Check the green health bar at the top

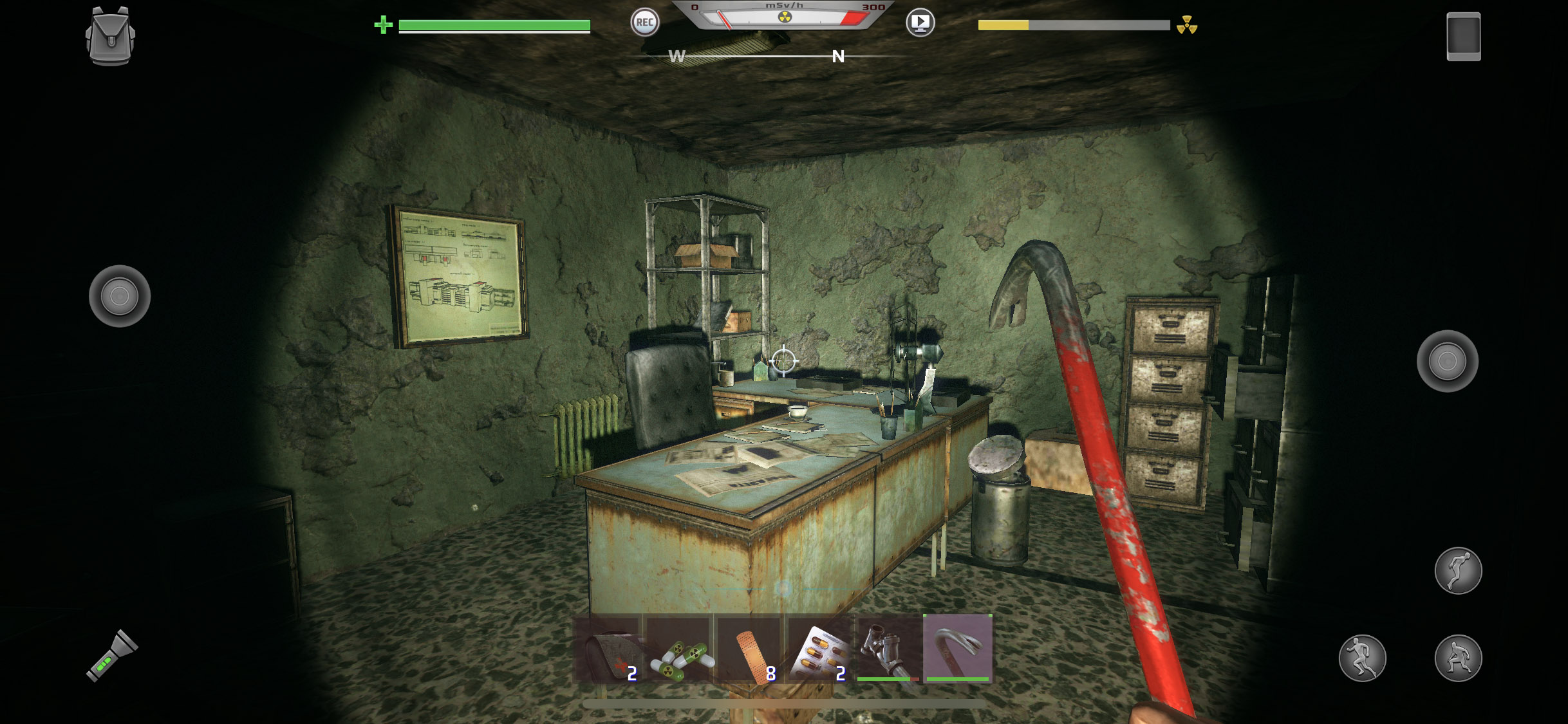point(493,26)
